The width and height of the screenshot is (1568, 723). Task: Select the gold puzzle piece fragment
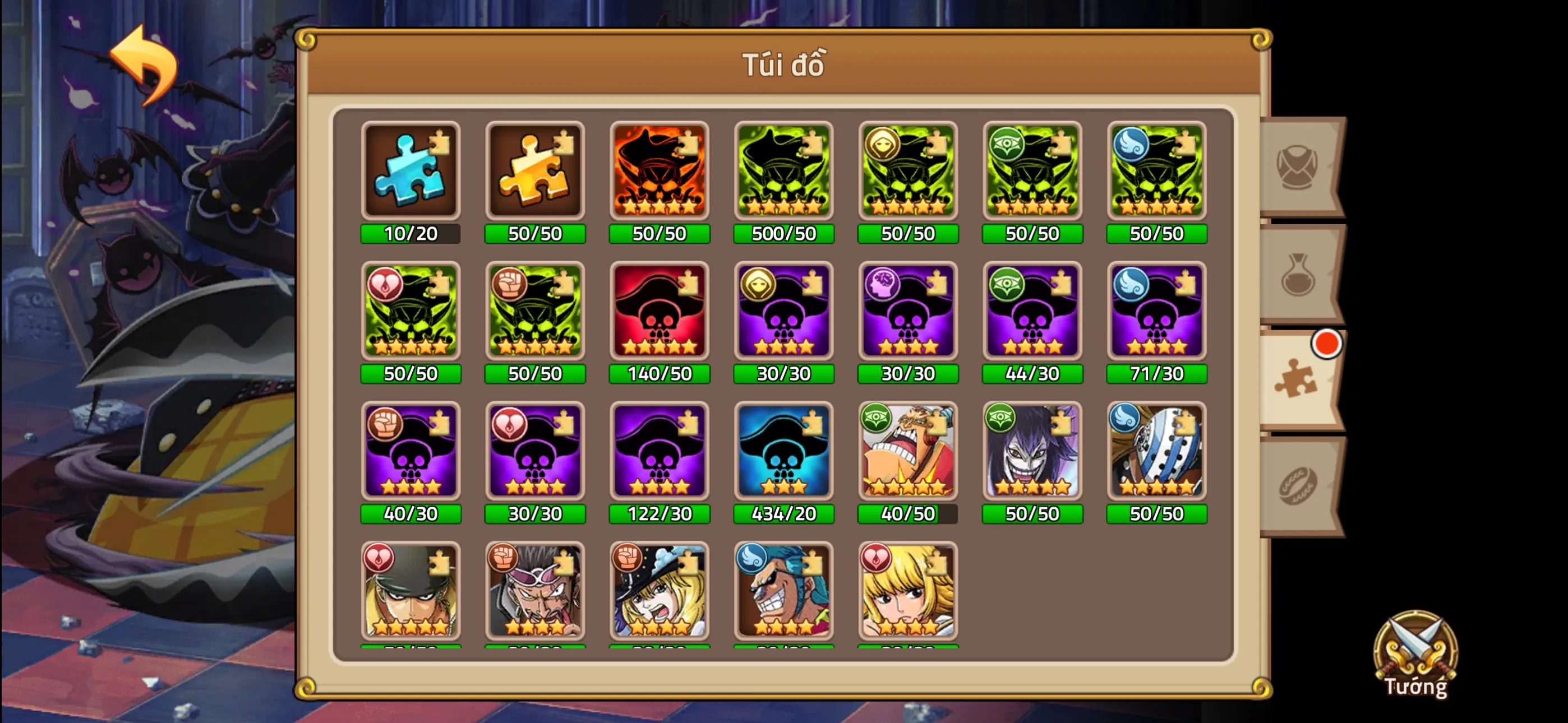pos(535,171)
